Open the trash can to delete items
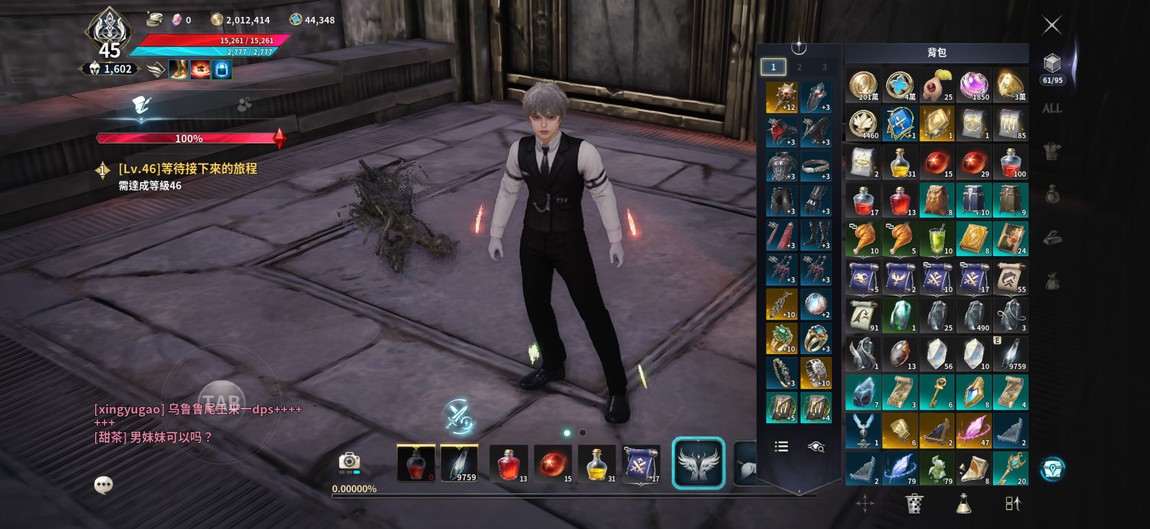This screenshot has height=529, width=1150. tap(913, 503)
